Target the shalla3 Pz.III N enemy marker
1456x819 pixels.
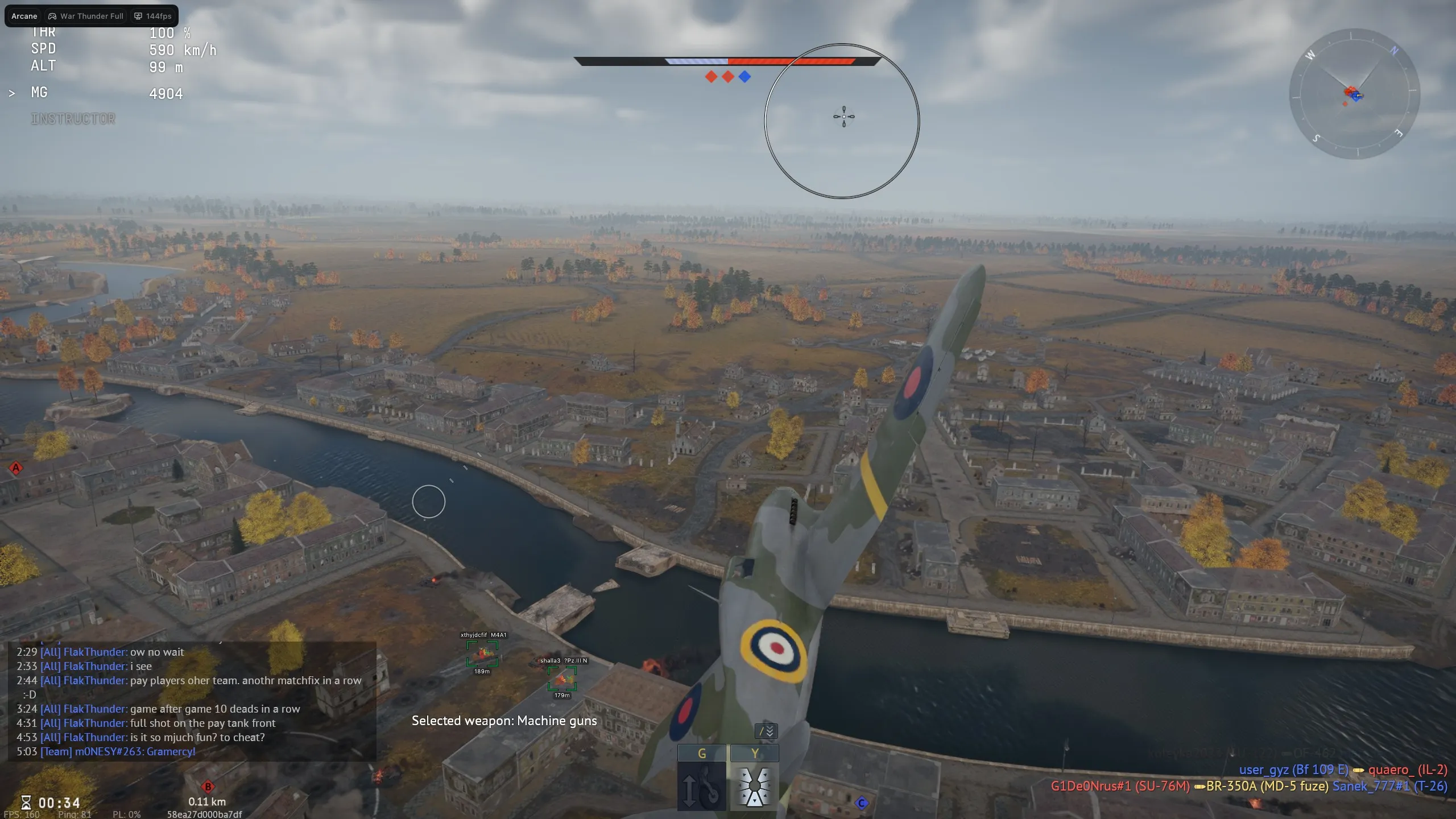[x=562, y=679]
